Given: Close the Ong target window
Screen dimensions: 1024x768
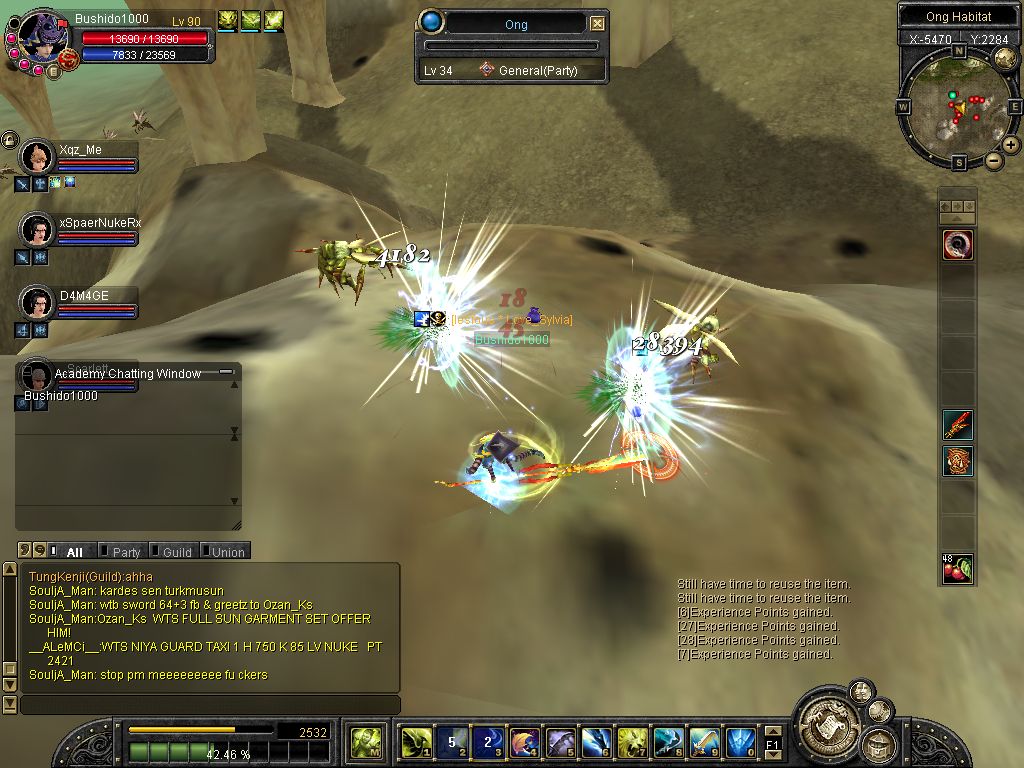Looking at the screenshot, I should click(597, 24).
